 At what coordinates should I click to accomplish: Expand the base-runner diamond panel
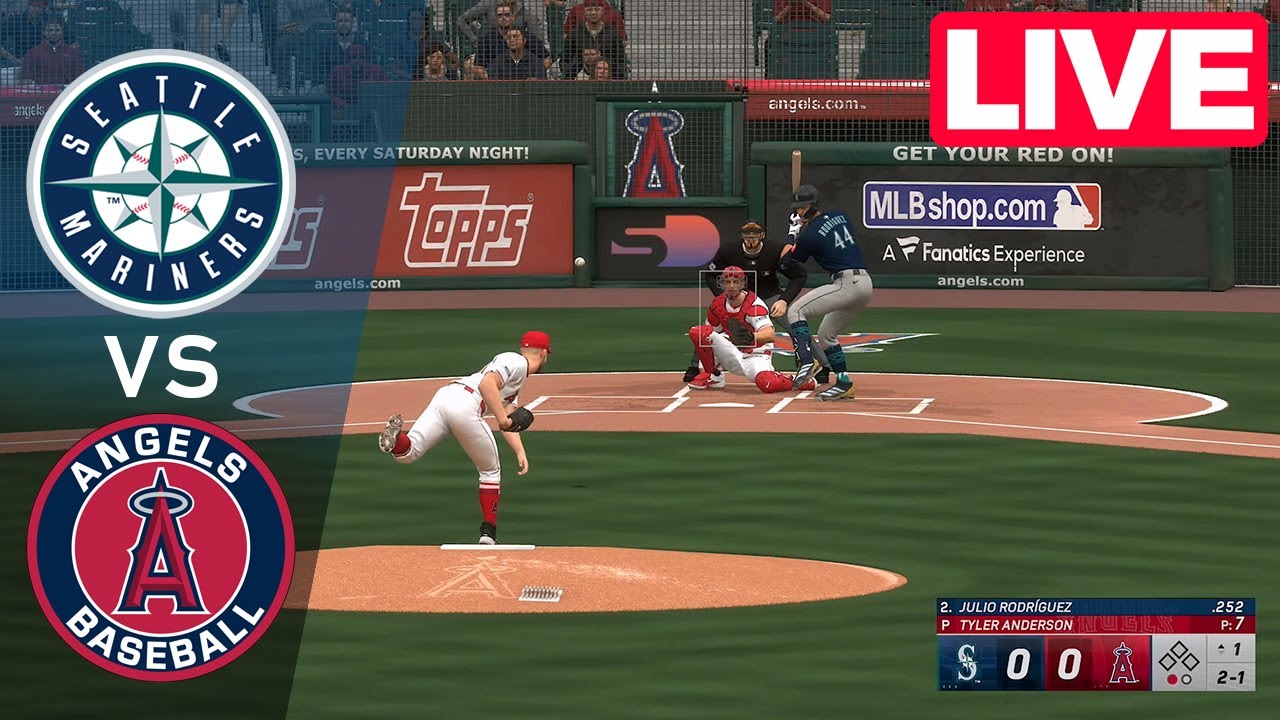point(1177,658)
